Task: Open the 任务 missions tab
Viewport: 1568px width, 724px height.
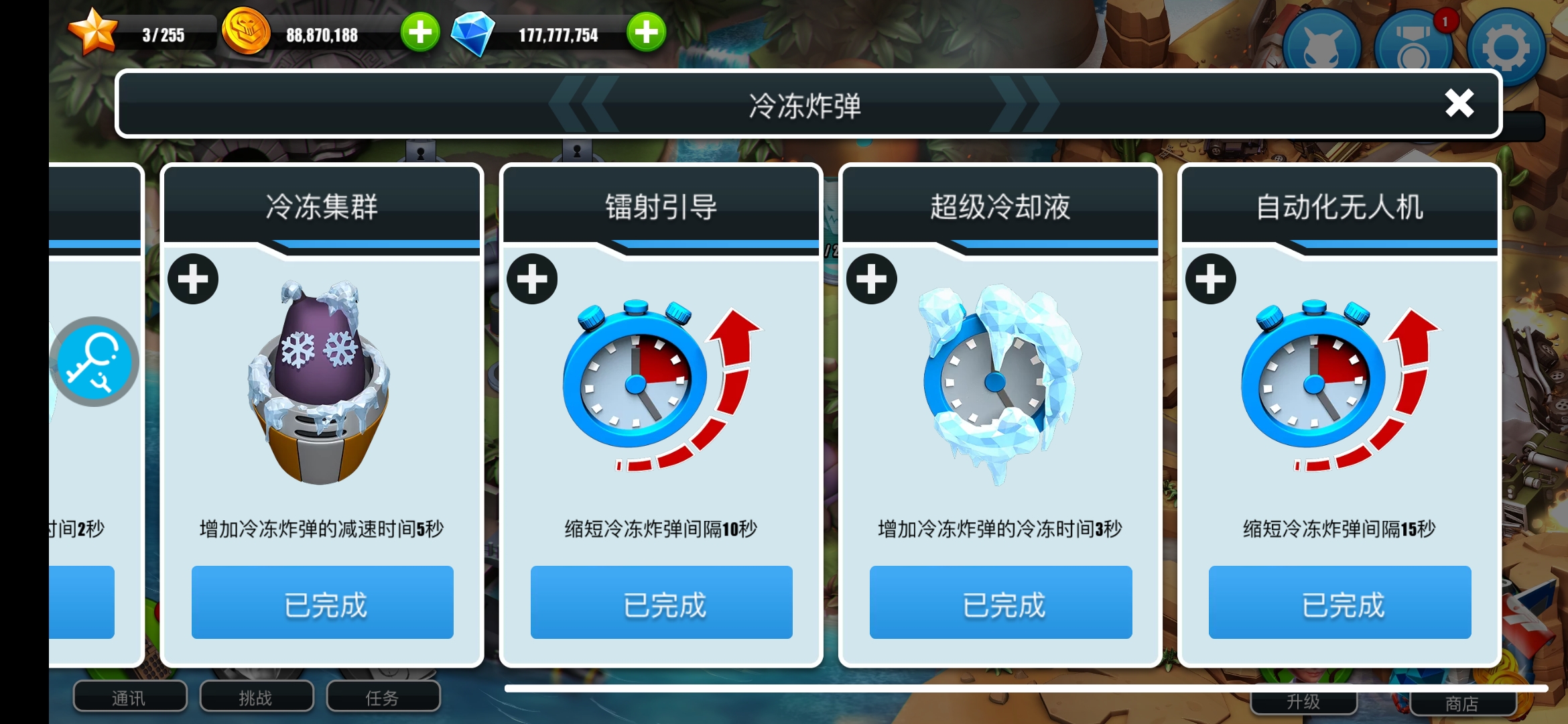Action: pyautogui.click(x=383, y=697)
